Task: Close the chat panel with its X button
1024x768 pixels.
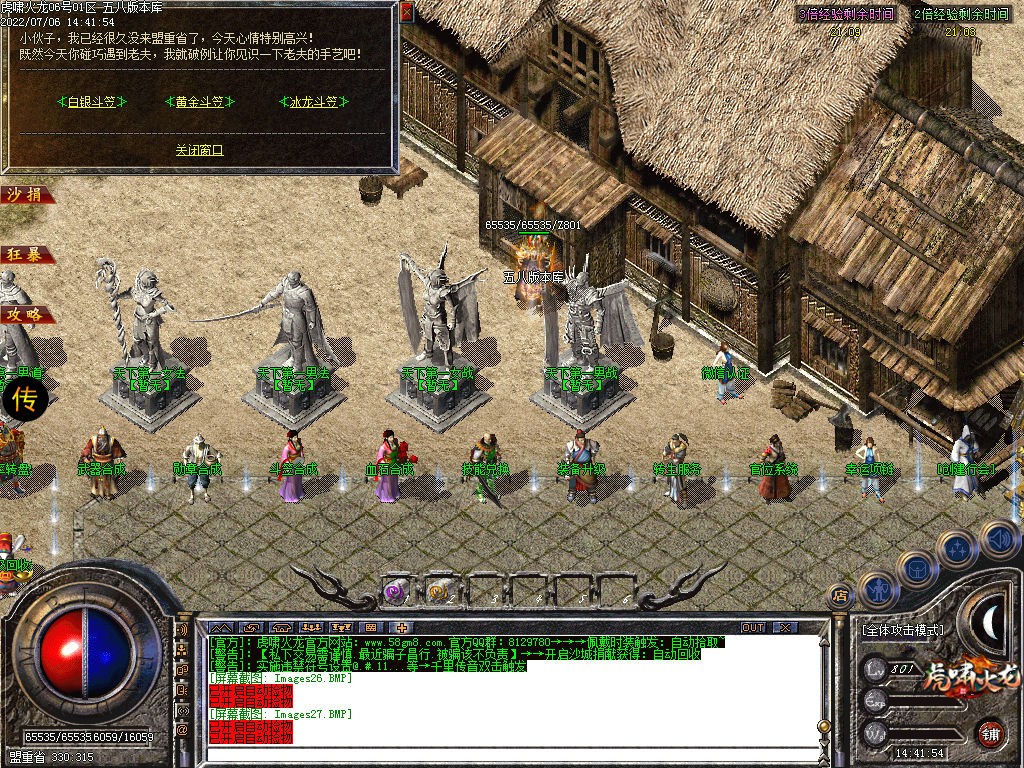Action: click(x=786, y=627)
